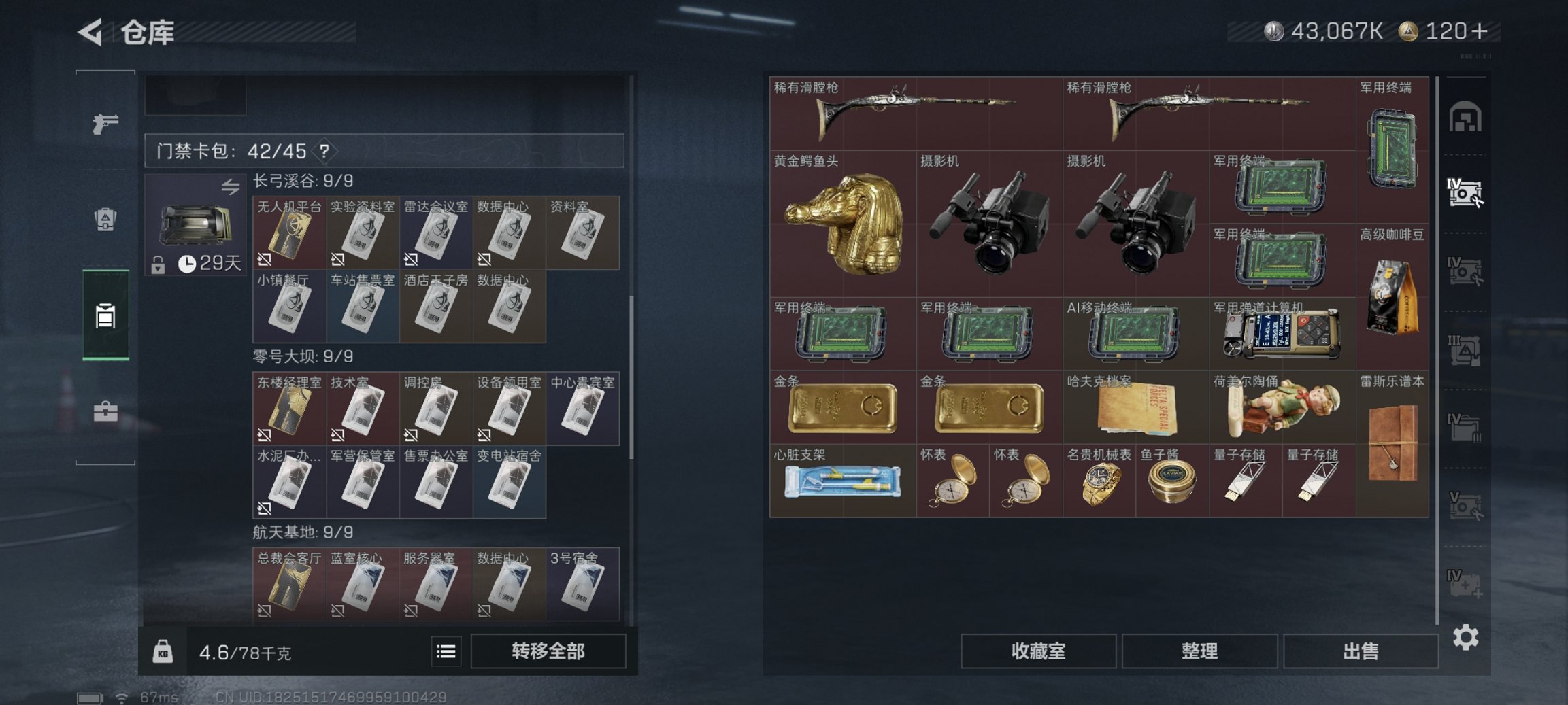Click the list view icon beside the weight display
The height and width of the screenshot is (705, 1568).
coord(447,651)
